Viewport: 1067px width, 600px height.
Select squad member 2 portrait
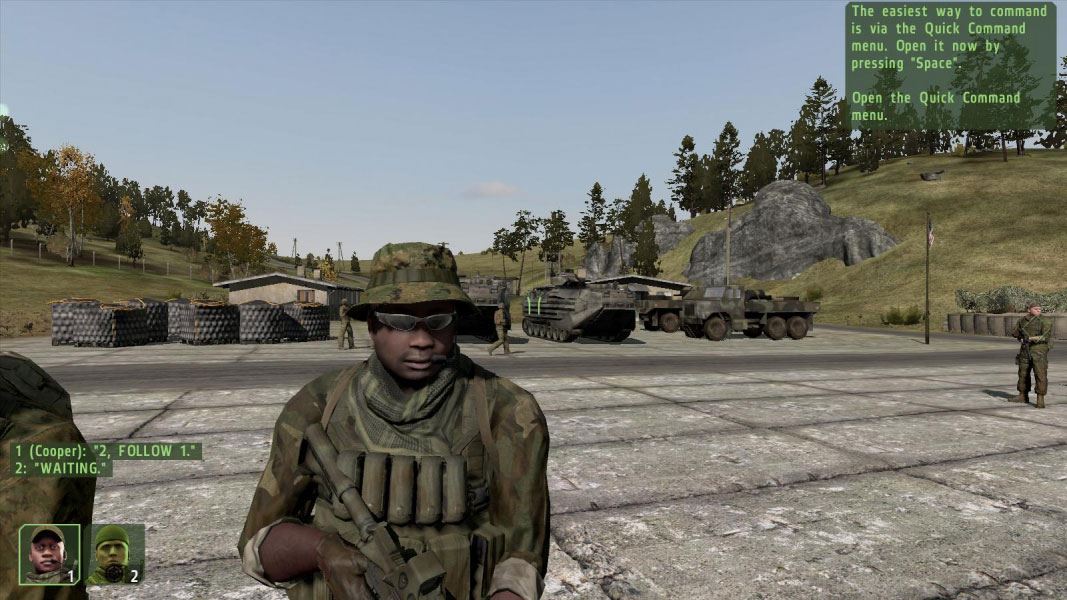tap(114, 554)
